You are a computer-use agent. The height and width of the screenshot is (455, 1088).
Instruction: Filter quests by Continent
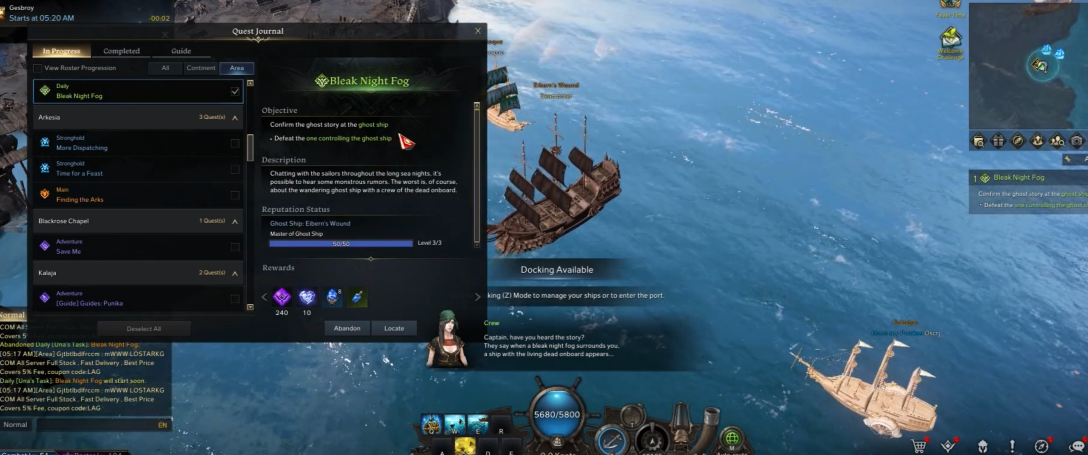[x=201, y=68]
